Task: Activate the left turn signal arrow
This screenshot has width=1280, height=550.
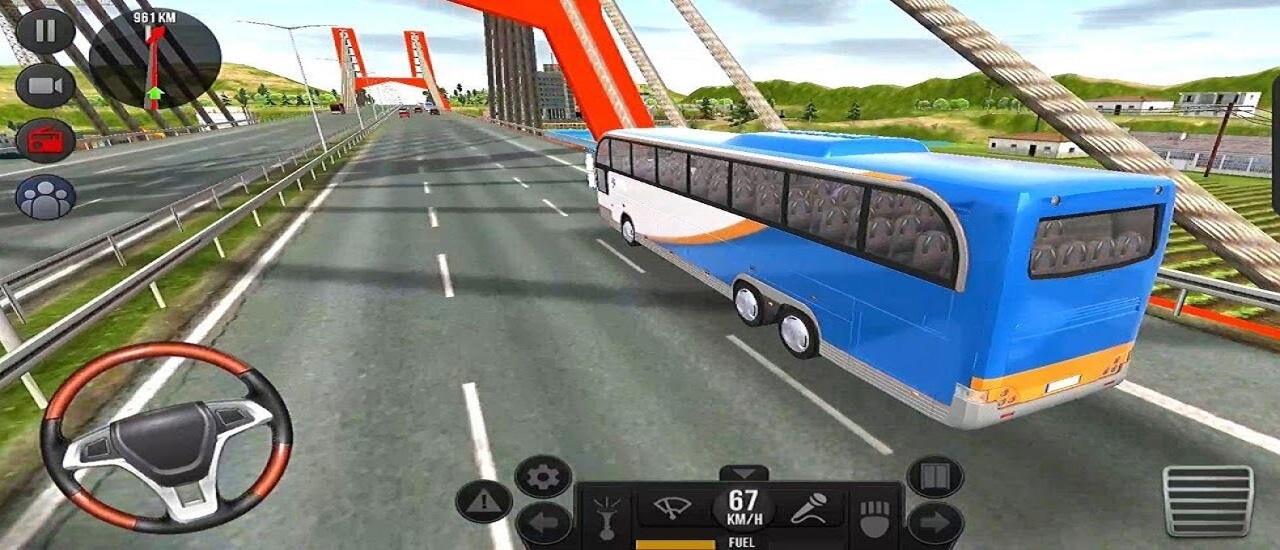Action: (x=543, y=523)
